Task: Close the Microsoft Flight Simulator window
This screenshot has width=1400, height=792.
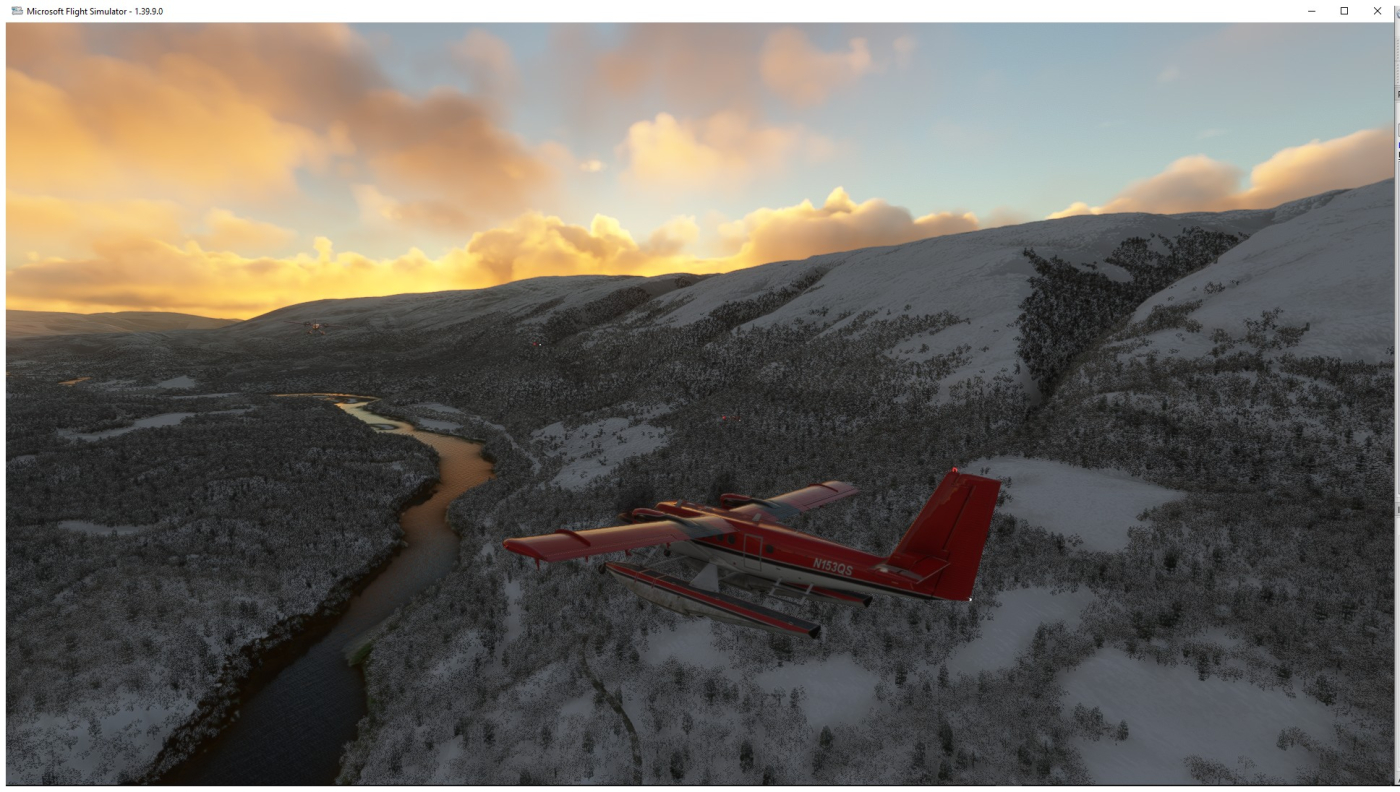Action: click(1377, 11)
